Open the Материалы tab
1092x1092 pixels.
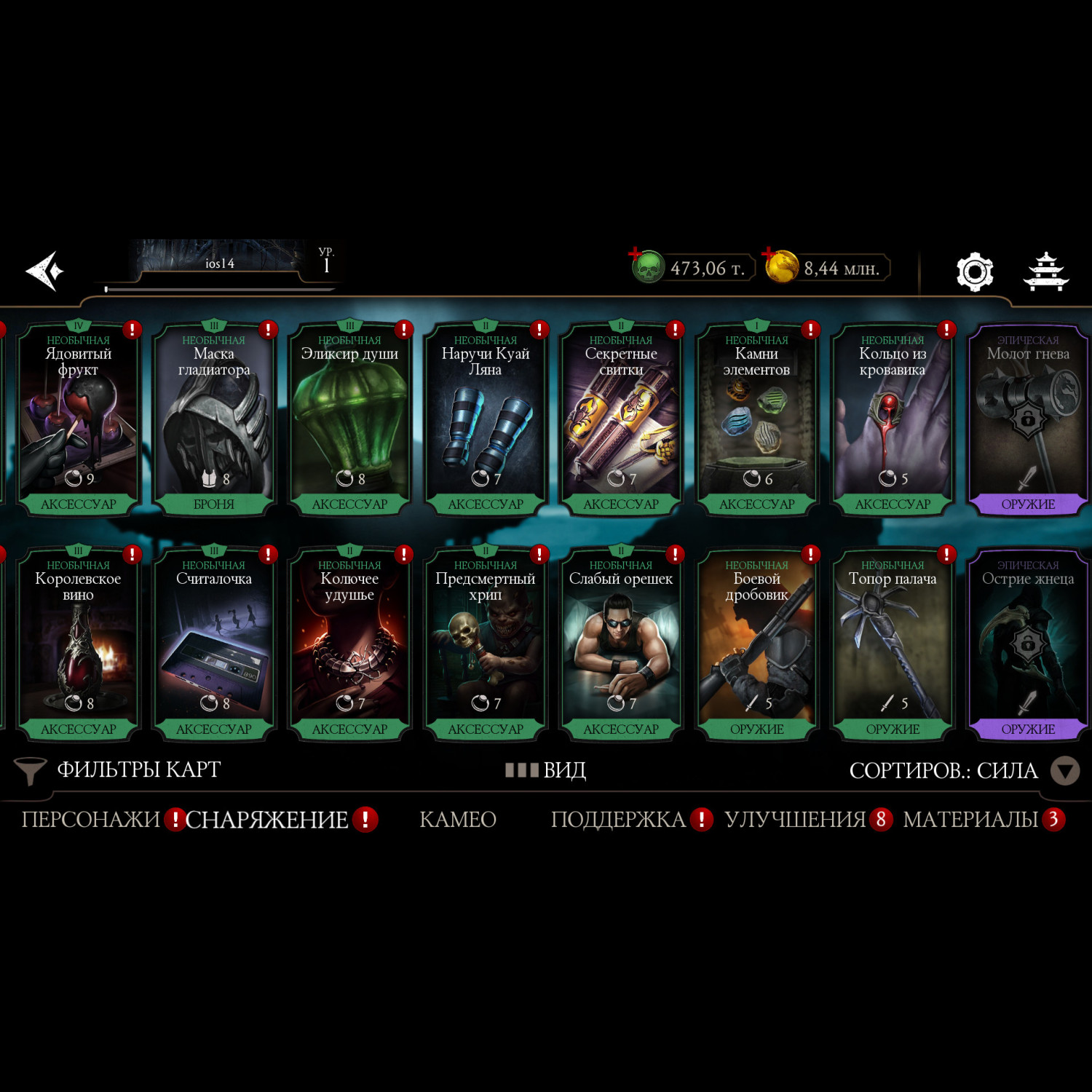coord(970,820)
